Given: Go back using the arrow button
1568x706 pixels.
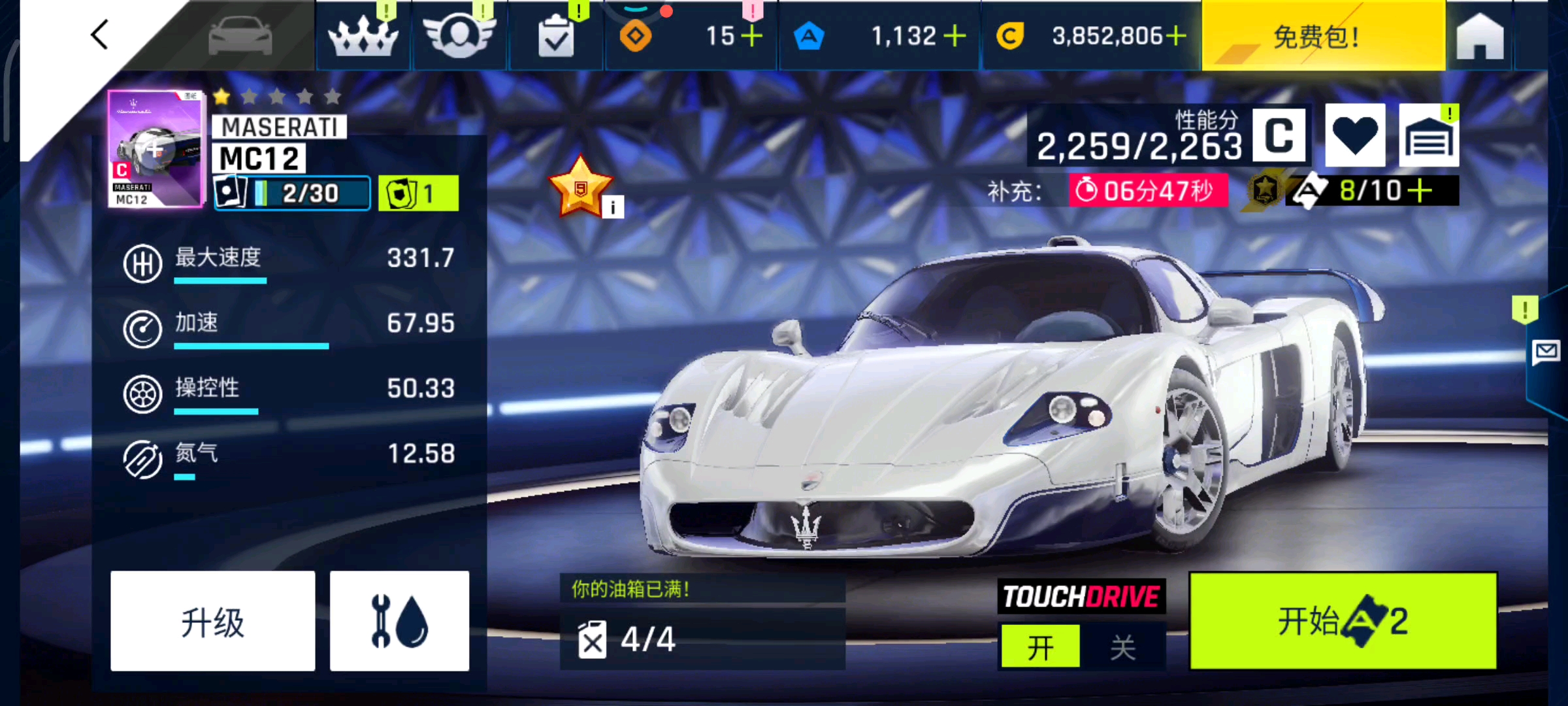Looking at the screenshot, I should [99, 35].
